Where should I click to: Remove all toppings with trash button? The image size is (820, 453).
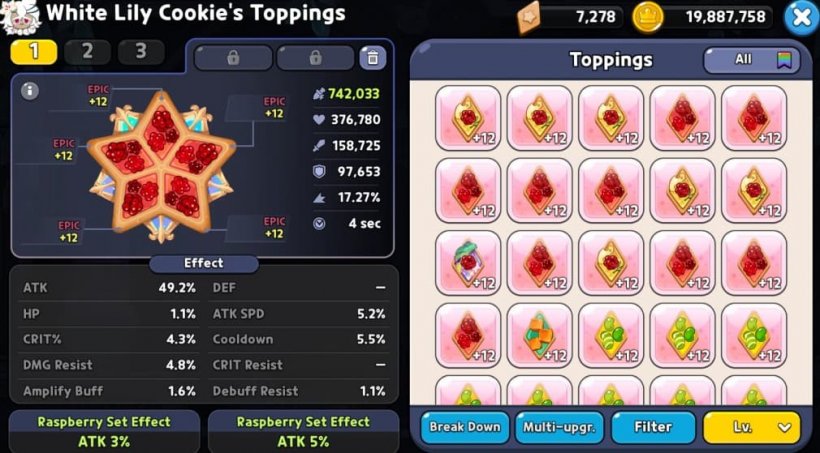click(x=372, y=58)
